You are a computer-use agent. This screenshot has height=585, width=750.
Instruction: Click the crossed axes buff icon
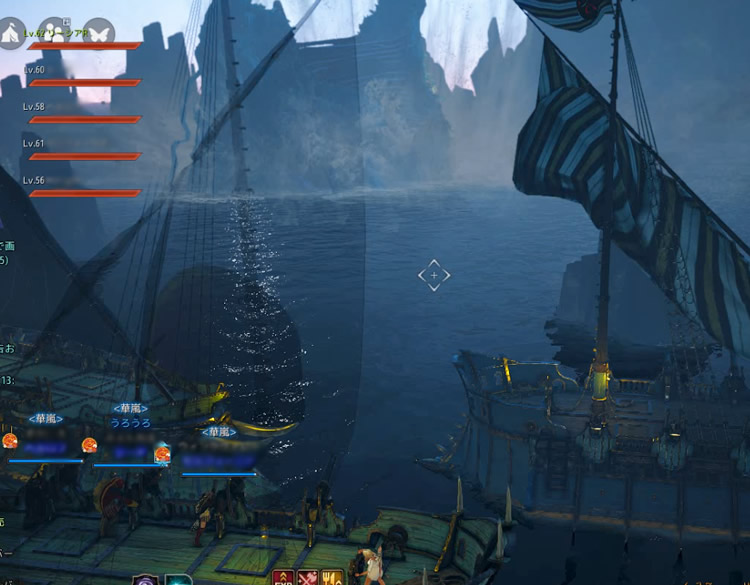[x=308, y=576]
